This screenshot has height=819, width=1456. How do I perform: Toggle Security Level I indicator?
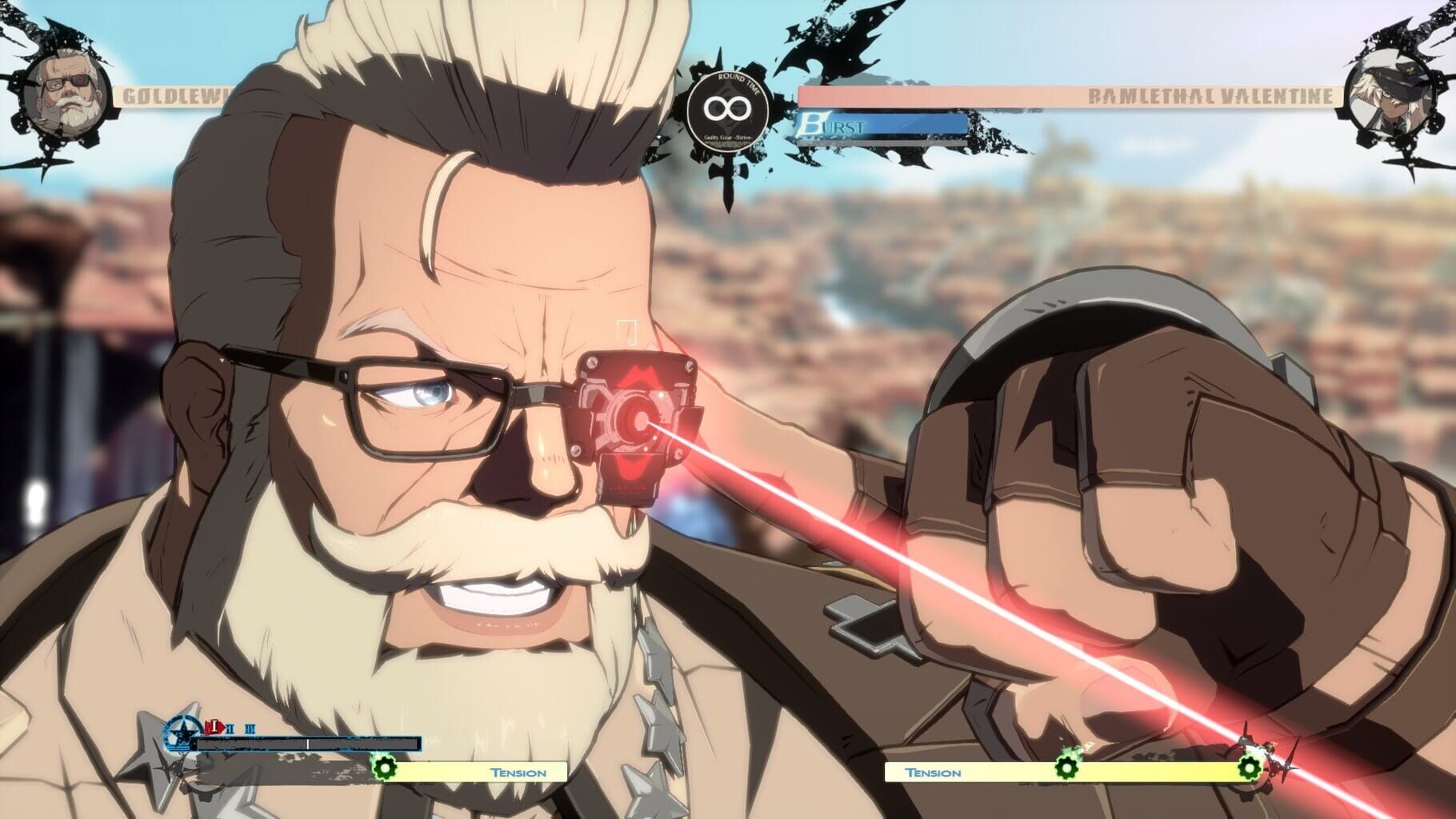pyautogui.click(x=214, y=726)
